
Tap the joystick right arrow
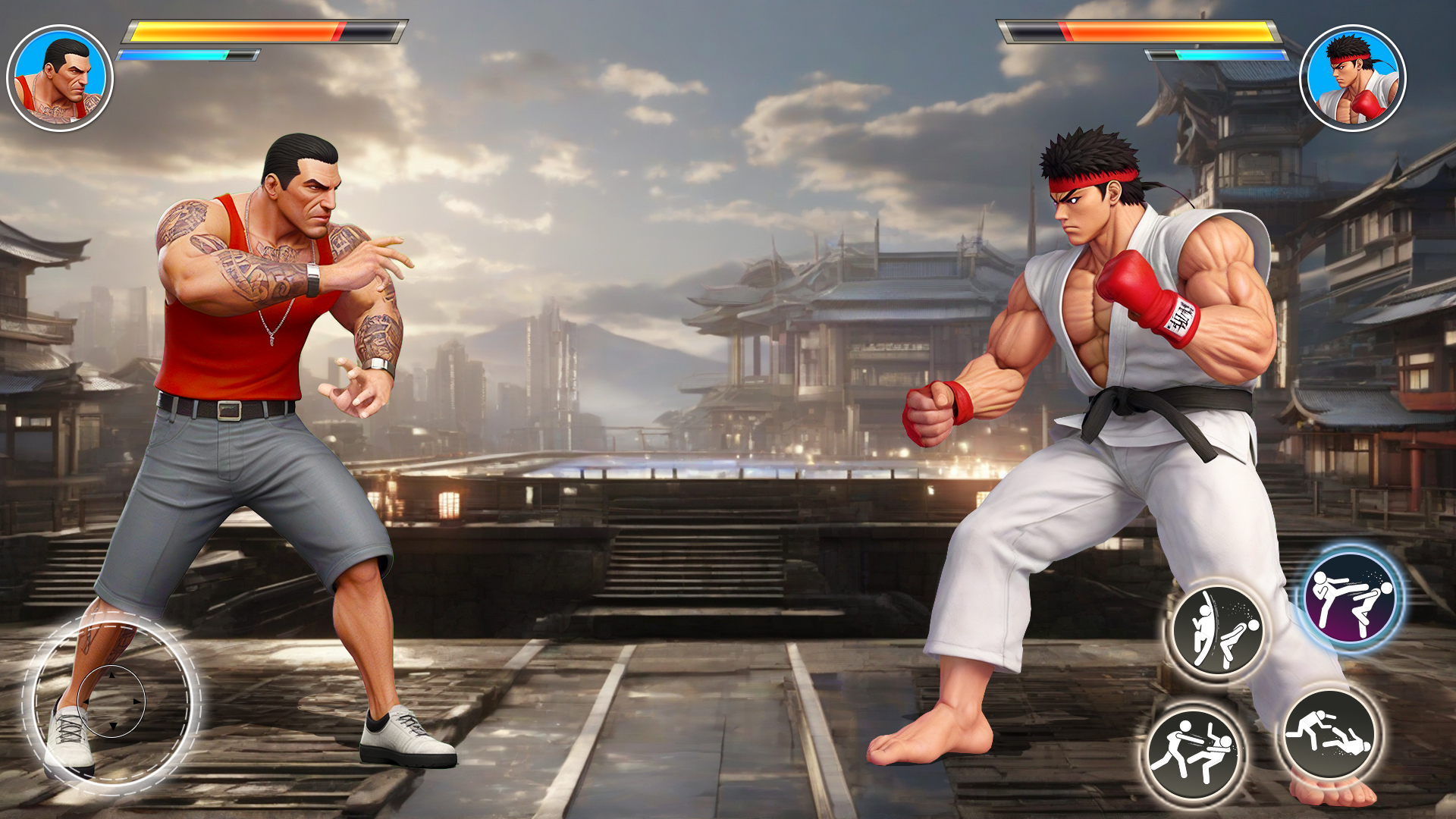(x=136, y=701)
